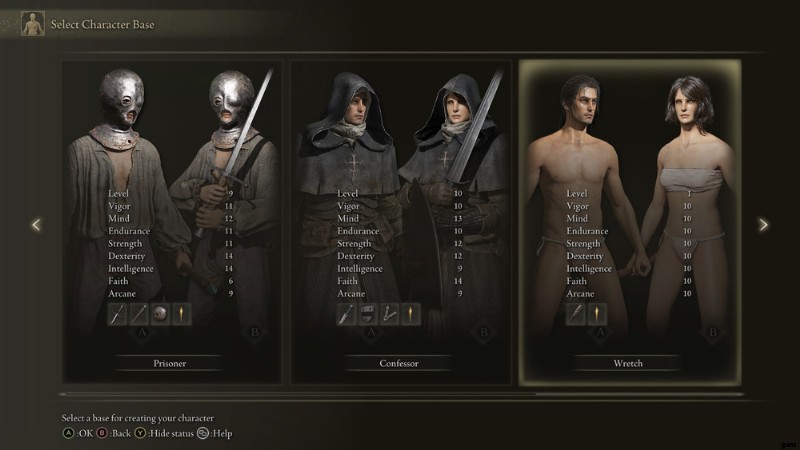Inspect the Prisoner's torch item icon
Image resolution: width=800 pixels, height=450 pixels.
(181, 315)
